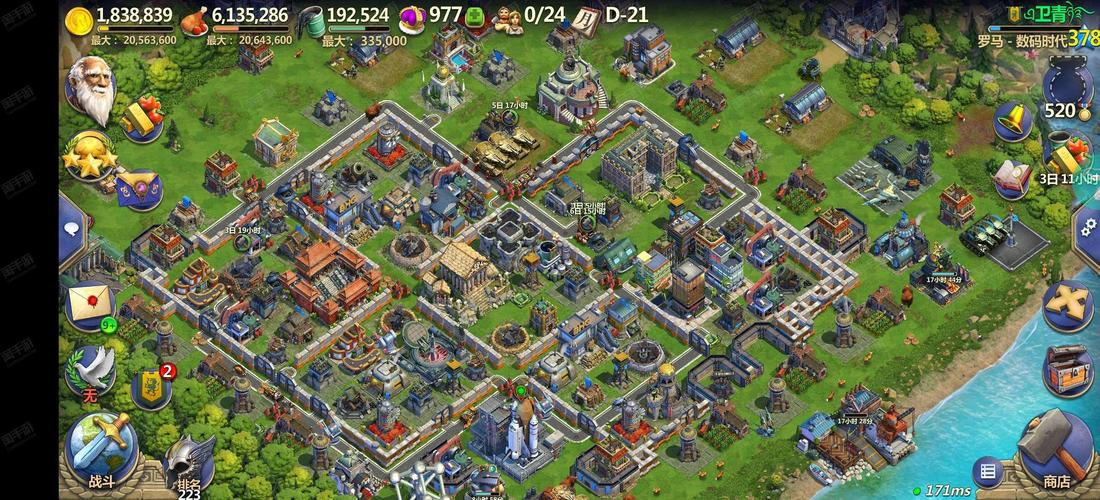1100x500 pixels.
Task: Open the list icon beside the shop
Action: [x=987, y=471]
